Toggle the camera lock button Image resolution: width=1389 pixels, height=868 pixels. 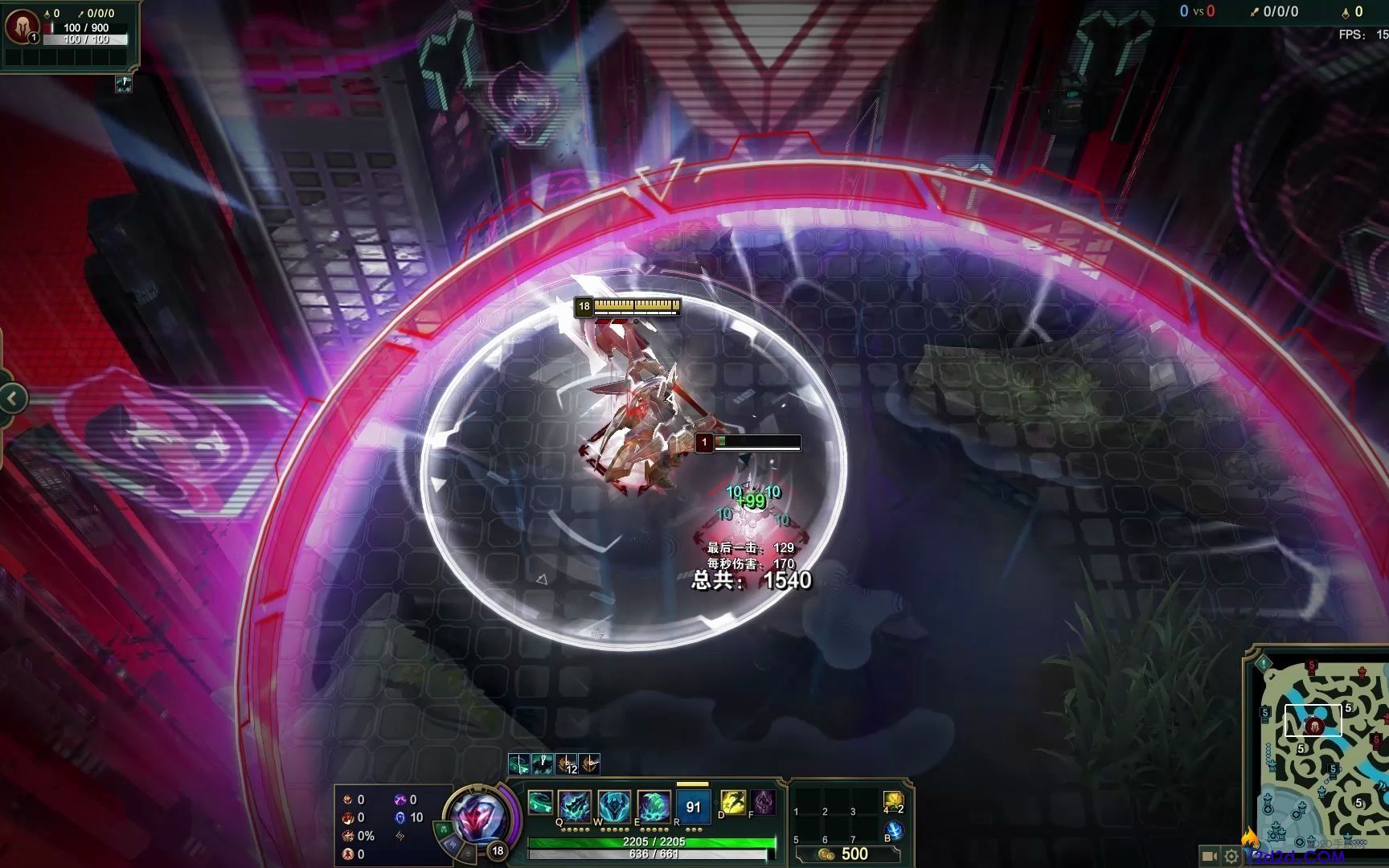pos(1208,857)
